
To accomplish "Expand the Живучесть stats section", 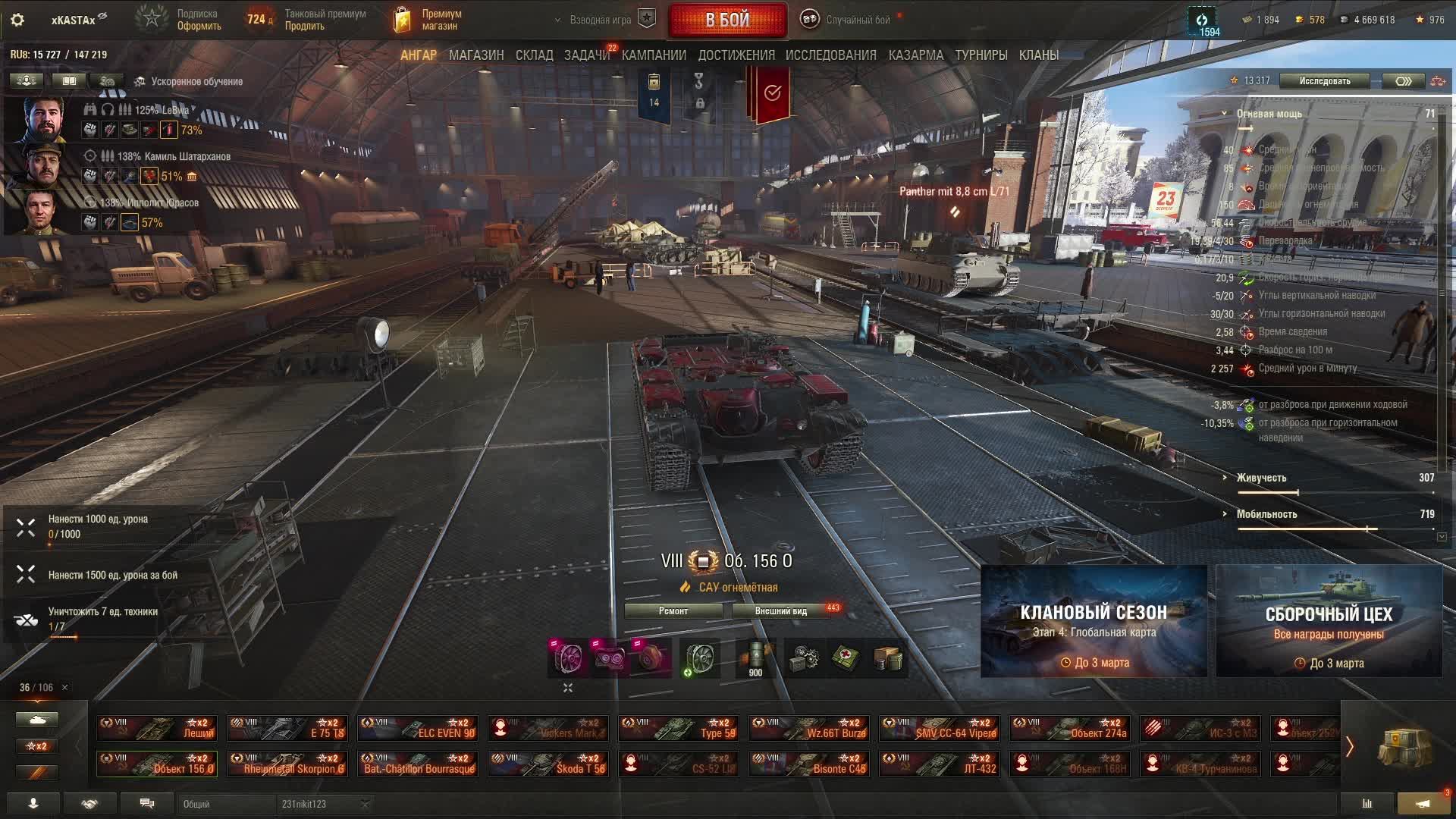I will pos(1261,478).
